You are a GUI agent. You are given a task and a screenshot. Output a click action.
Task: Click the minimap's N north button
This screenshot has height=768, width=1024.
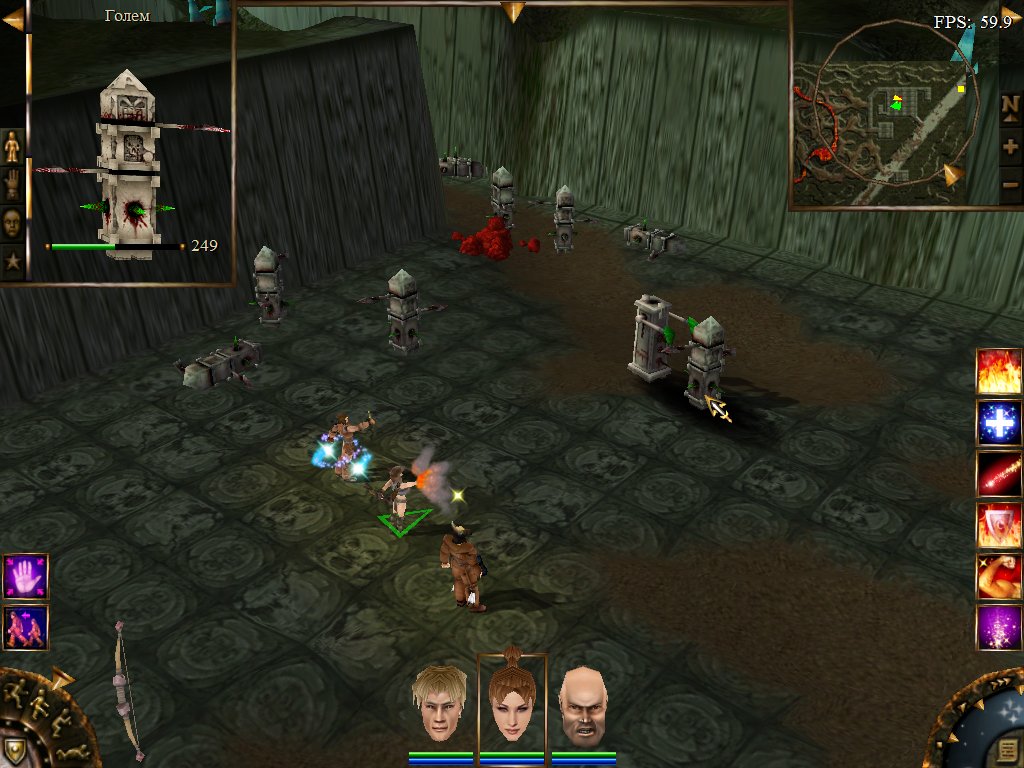point(1010,106)
